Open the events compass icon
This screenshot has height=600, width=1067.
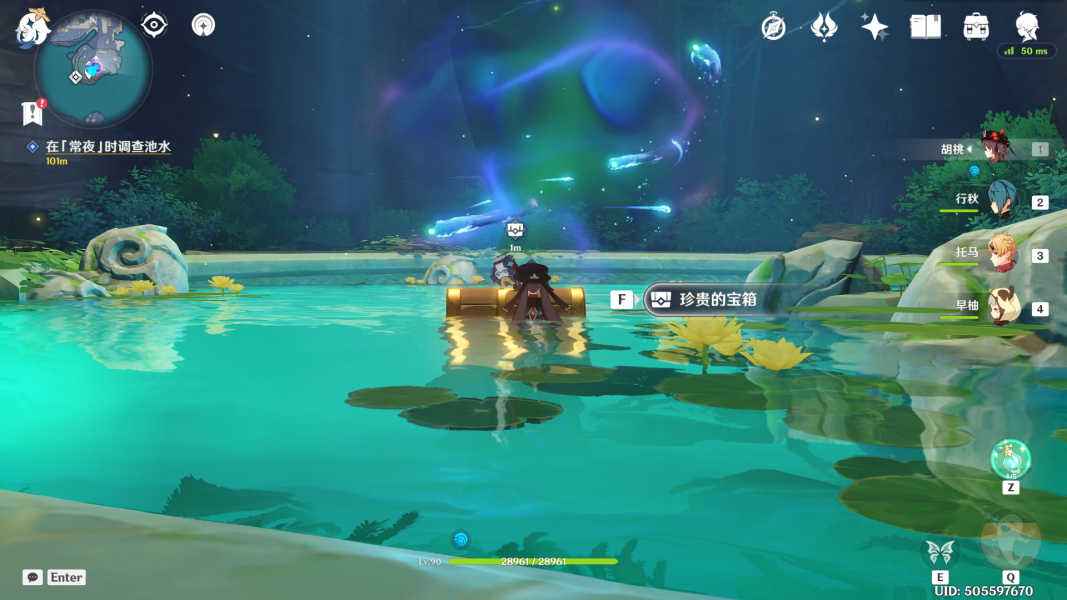[773, 27]
